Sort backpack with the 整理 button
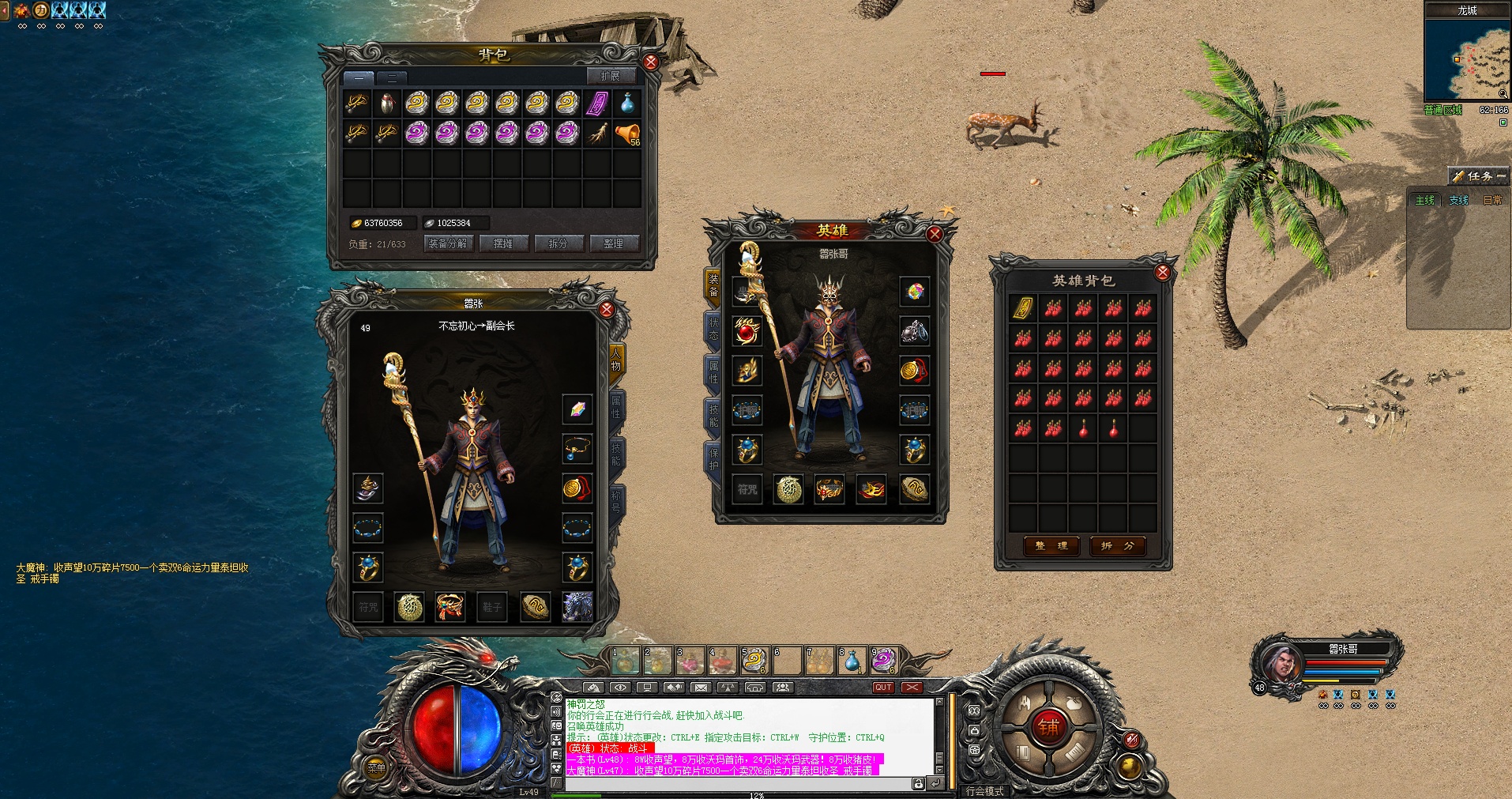 pyautogui.click(x=614, y=243)
